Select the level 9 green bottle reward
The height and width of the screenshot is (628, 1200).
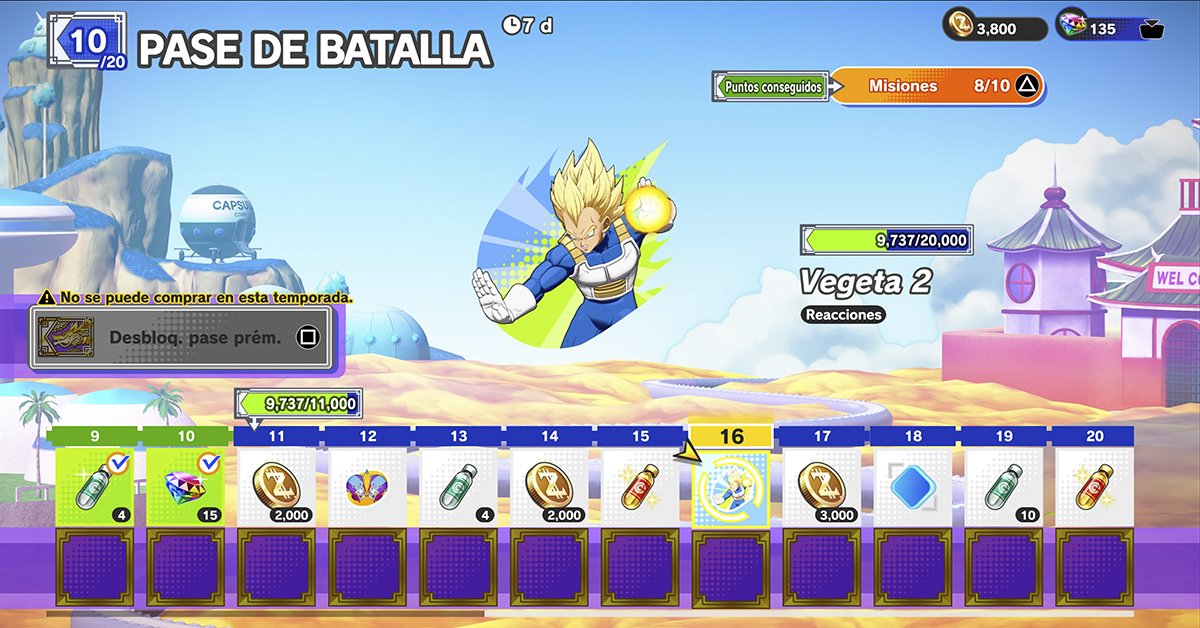pos(94,487)
